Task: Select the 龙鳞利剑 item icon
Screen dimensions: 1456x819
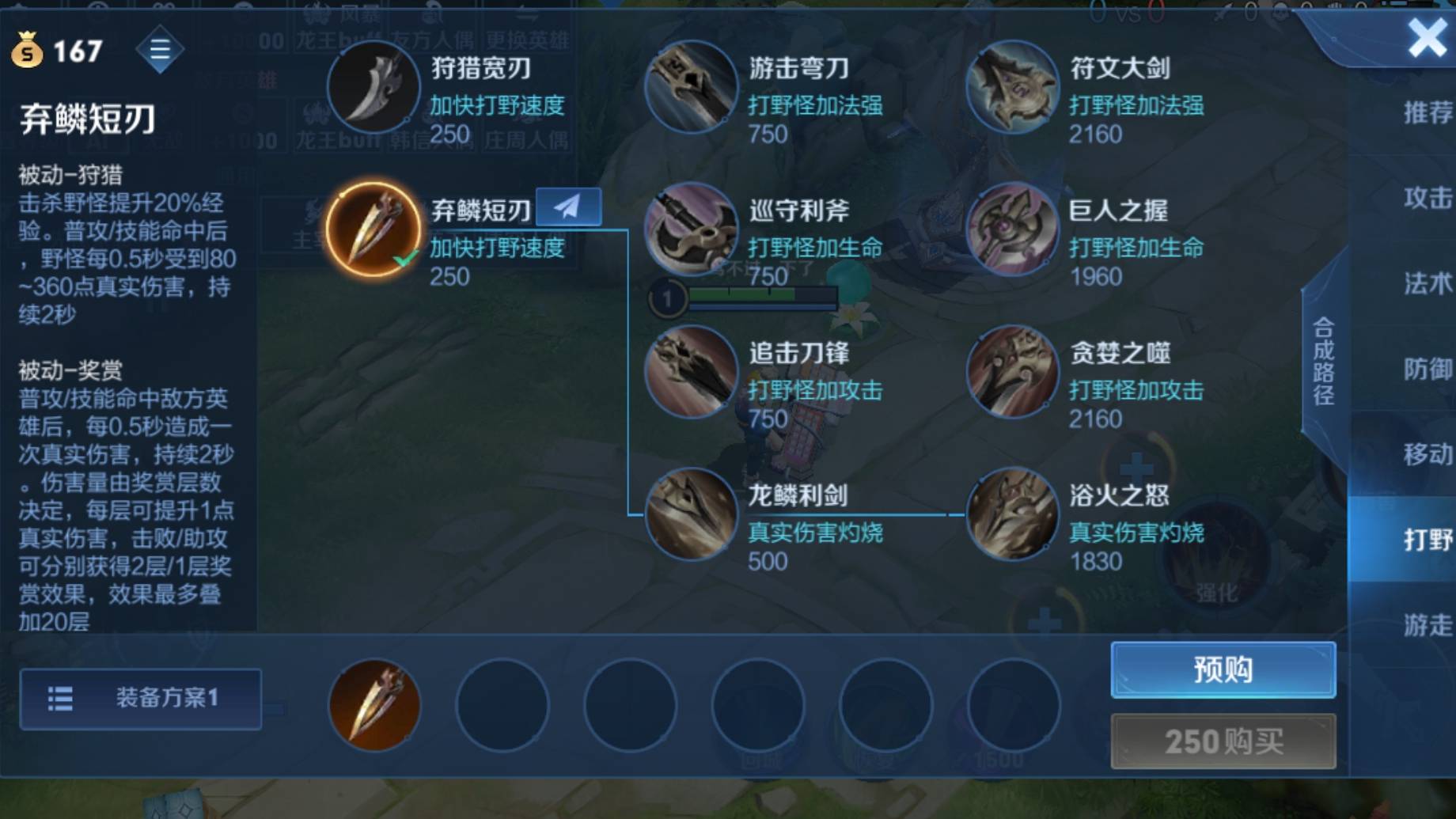Action: pos(689,514)
